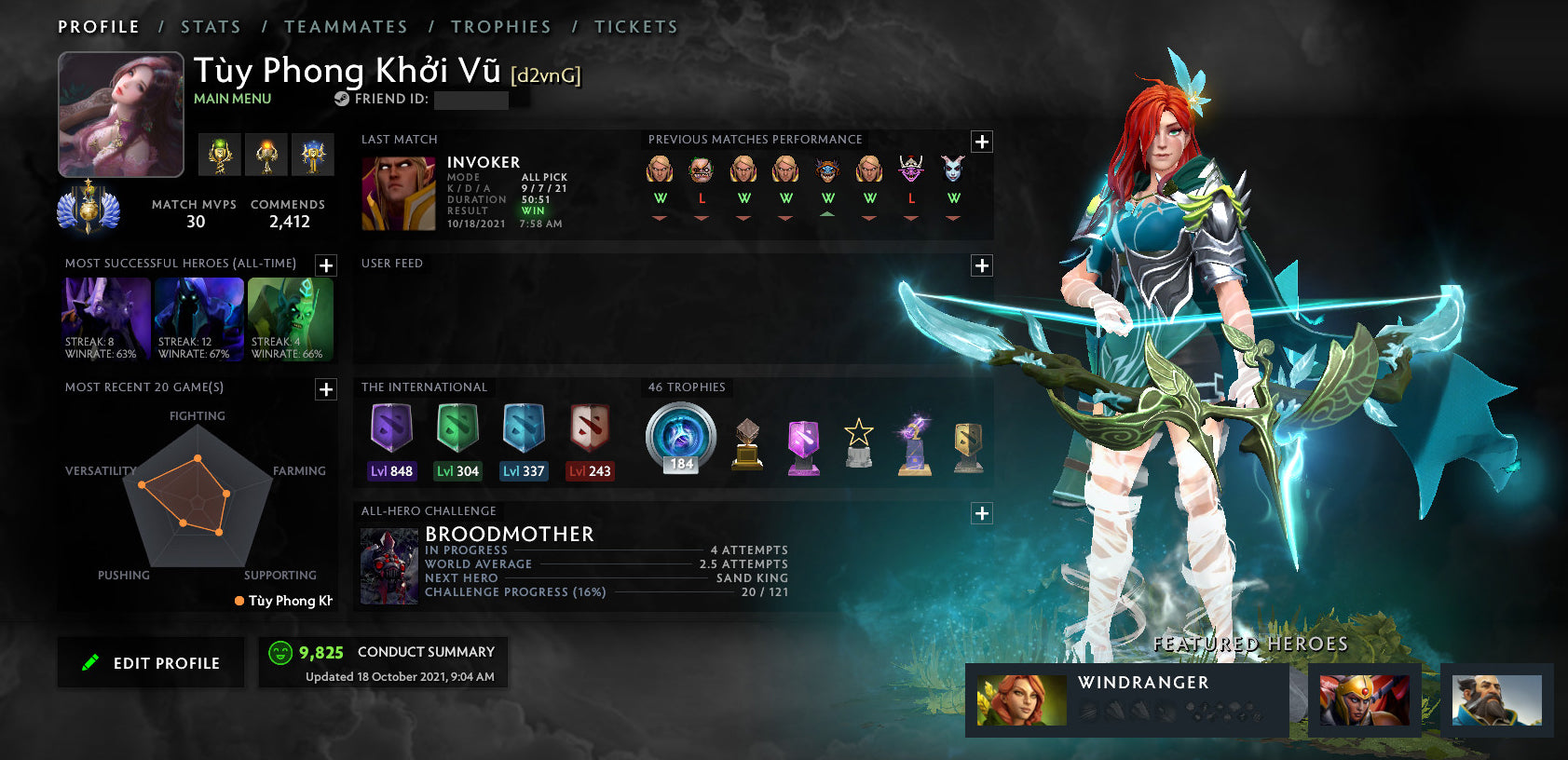This screenshot has height=760, width=1568.
Task: Switch to the STATS tab
Action: coord(211,26)
